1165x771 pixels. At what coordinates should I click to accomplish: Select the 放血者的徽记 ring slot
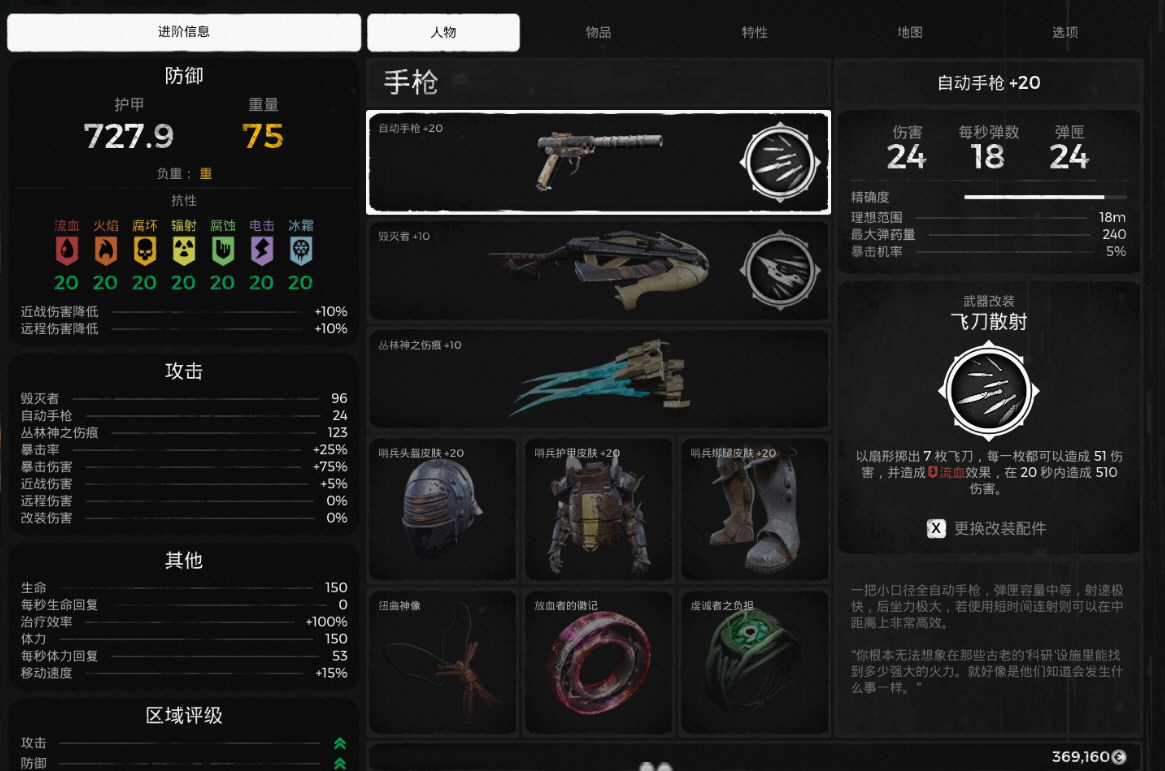[598, 663]
